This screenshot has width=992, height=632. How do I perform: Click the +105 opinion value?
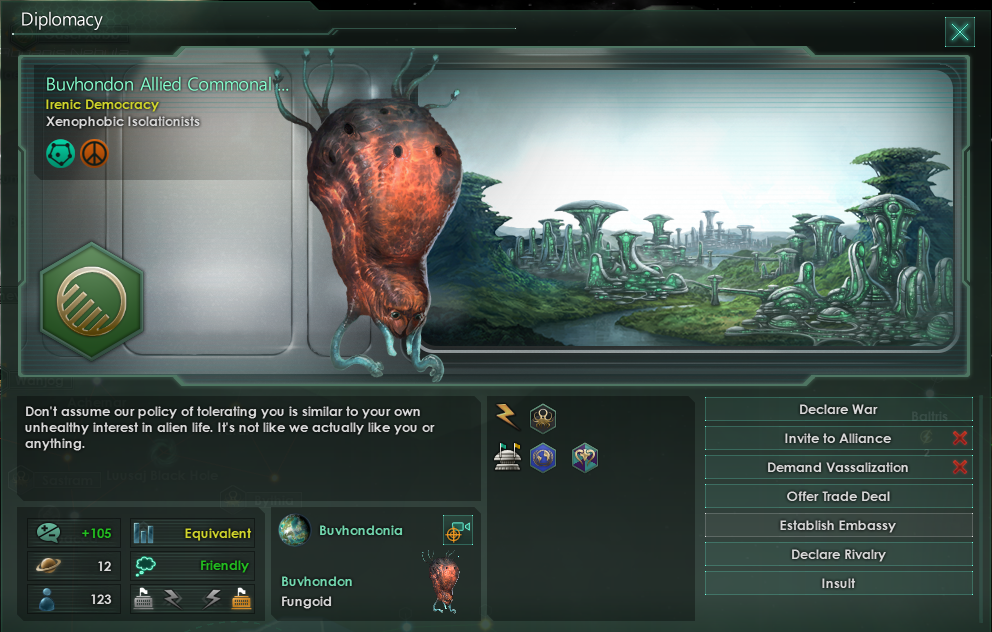pyautogui.click(x=95, y=533)
